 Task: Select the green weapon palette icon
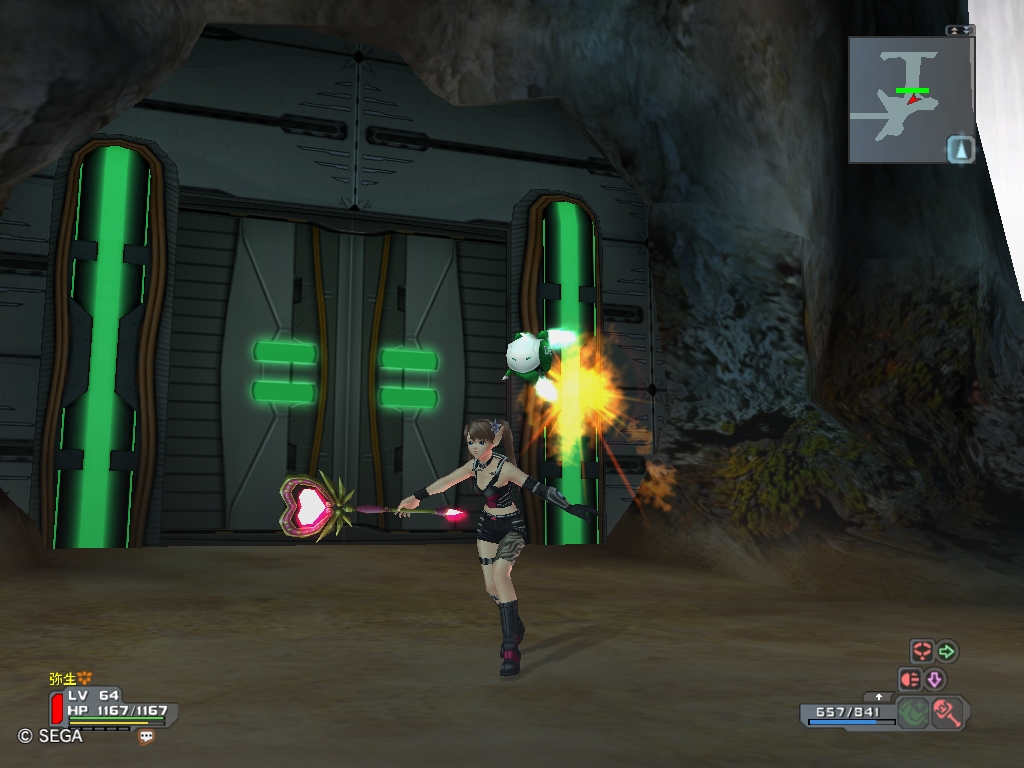point(912,713)
